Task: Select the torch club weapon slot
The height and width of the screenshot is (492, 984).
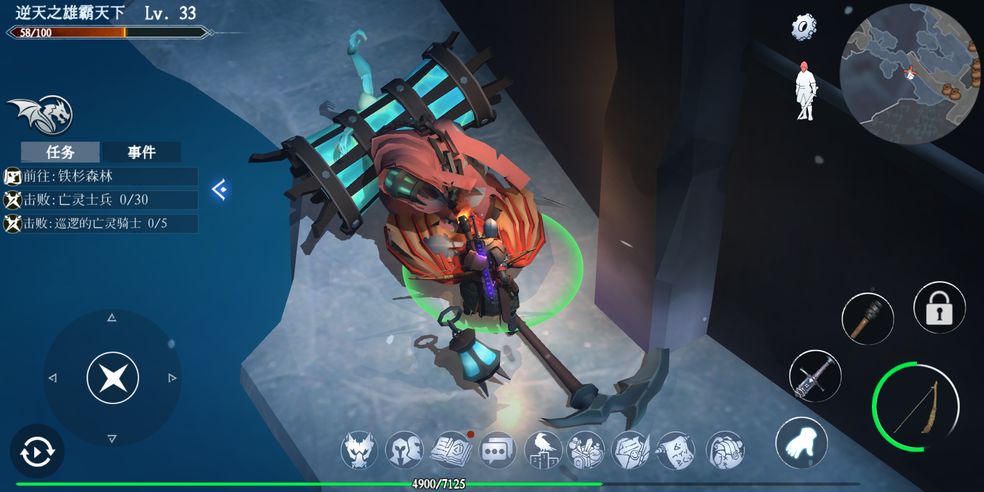Action: [867, 319]
